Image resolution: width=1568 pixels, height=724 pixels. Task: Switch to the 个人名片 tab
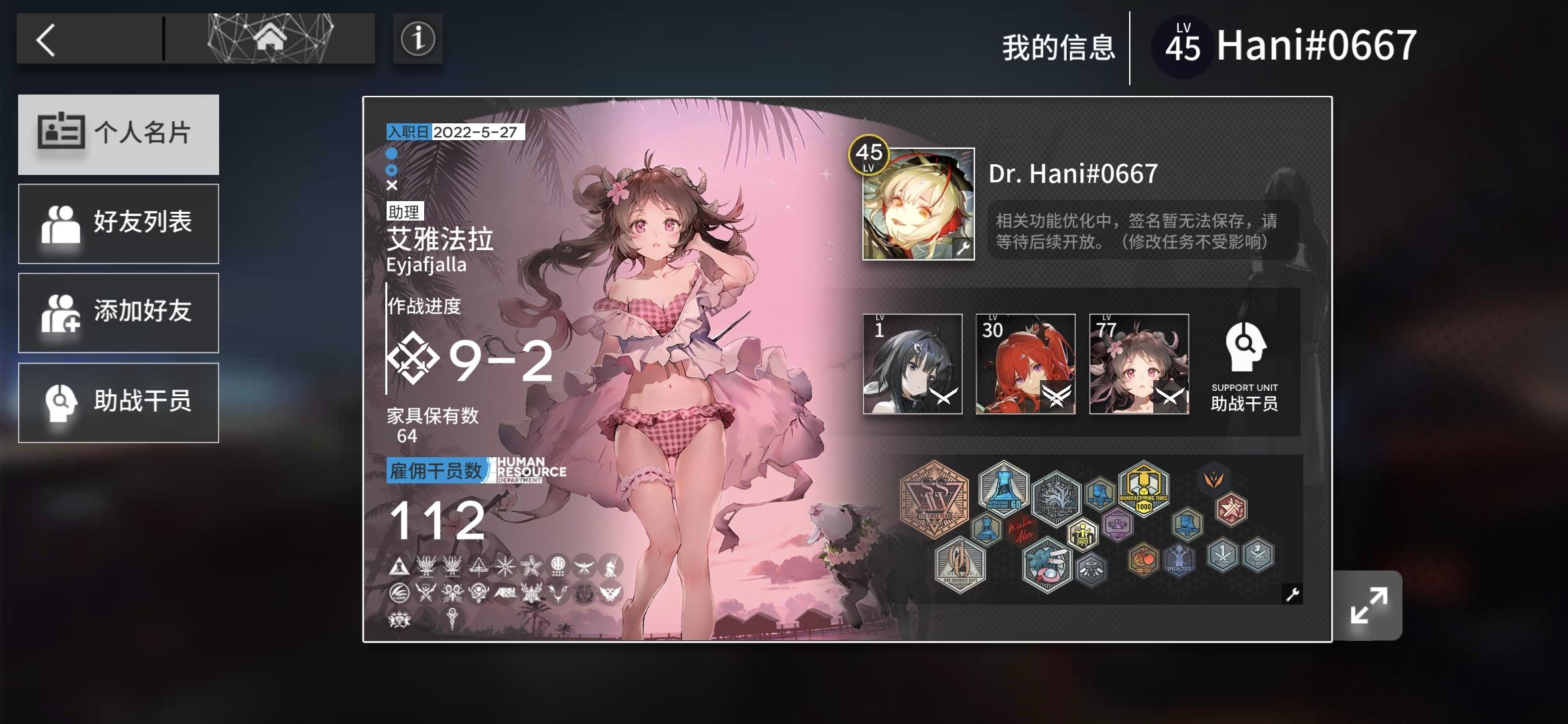click(119, 134)
